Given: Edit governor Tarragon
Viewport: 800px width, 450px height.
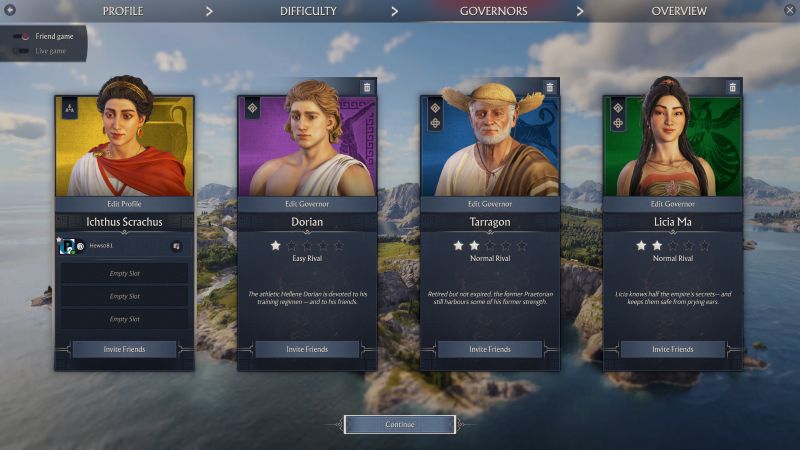Looking at the screenshot, I should coord(490,203).
